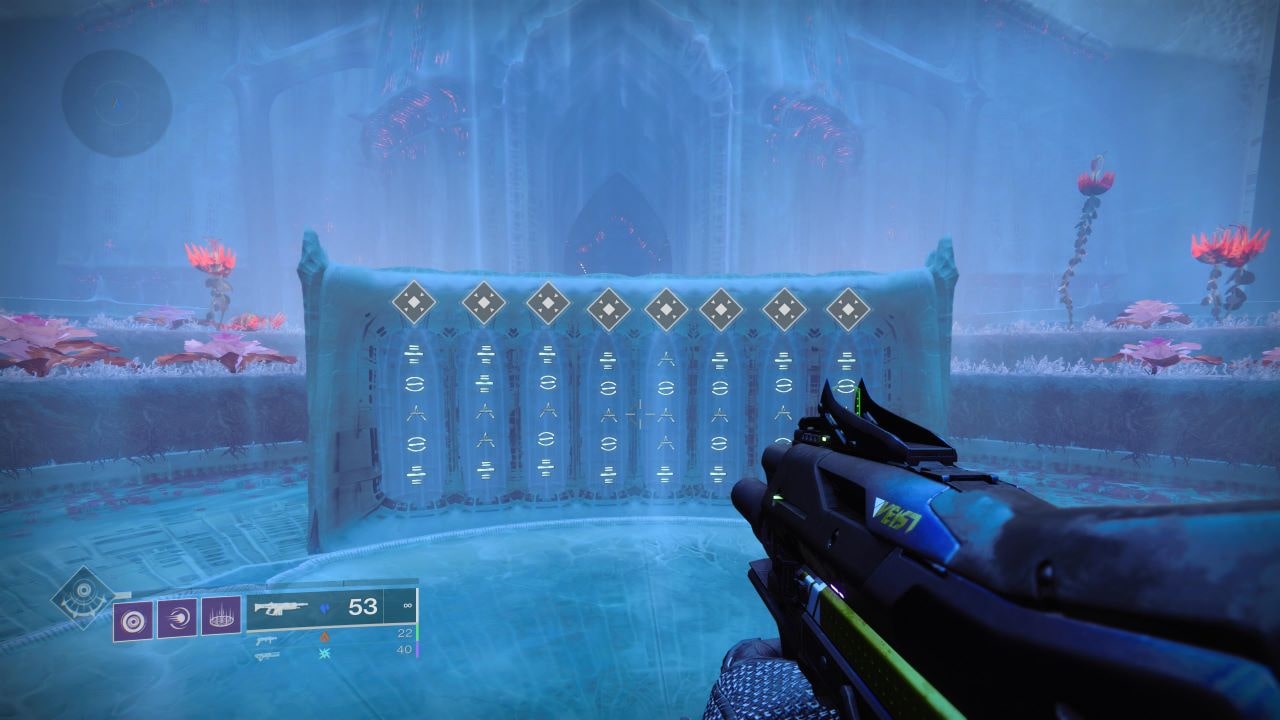Click the green special ammo bar

tap(417, 633)
